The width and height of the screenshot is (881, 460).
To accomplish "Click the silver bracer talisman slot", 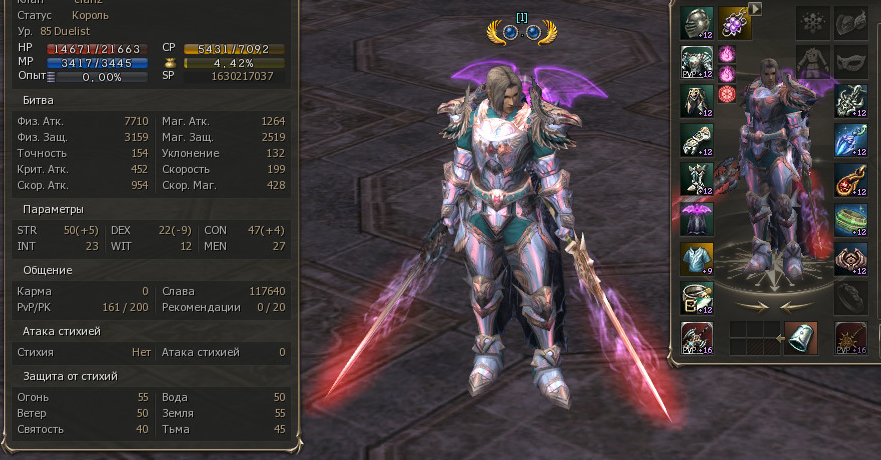I will tap(801, 339).
